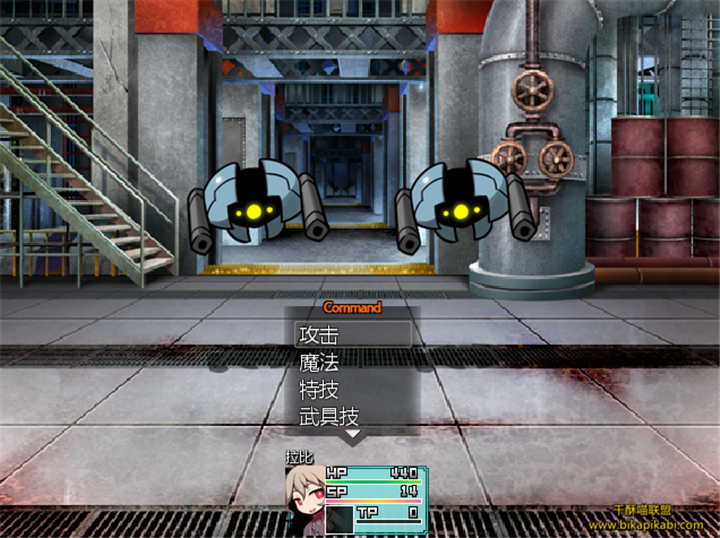This screenshot has height=538, width=720.
Task: Pick the 武具技 weapon skill command
Action: coord(352,415)
